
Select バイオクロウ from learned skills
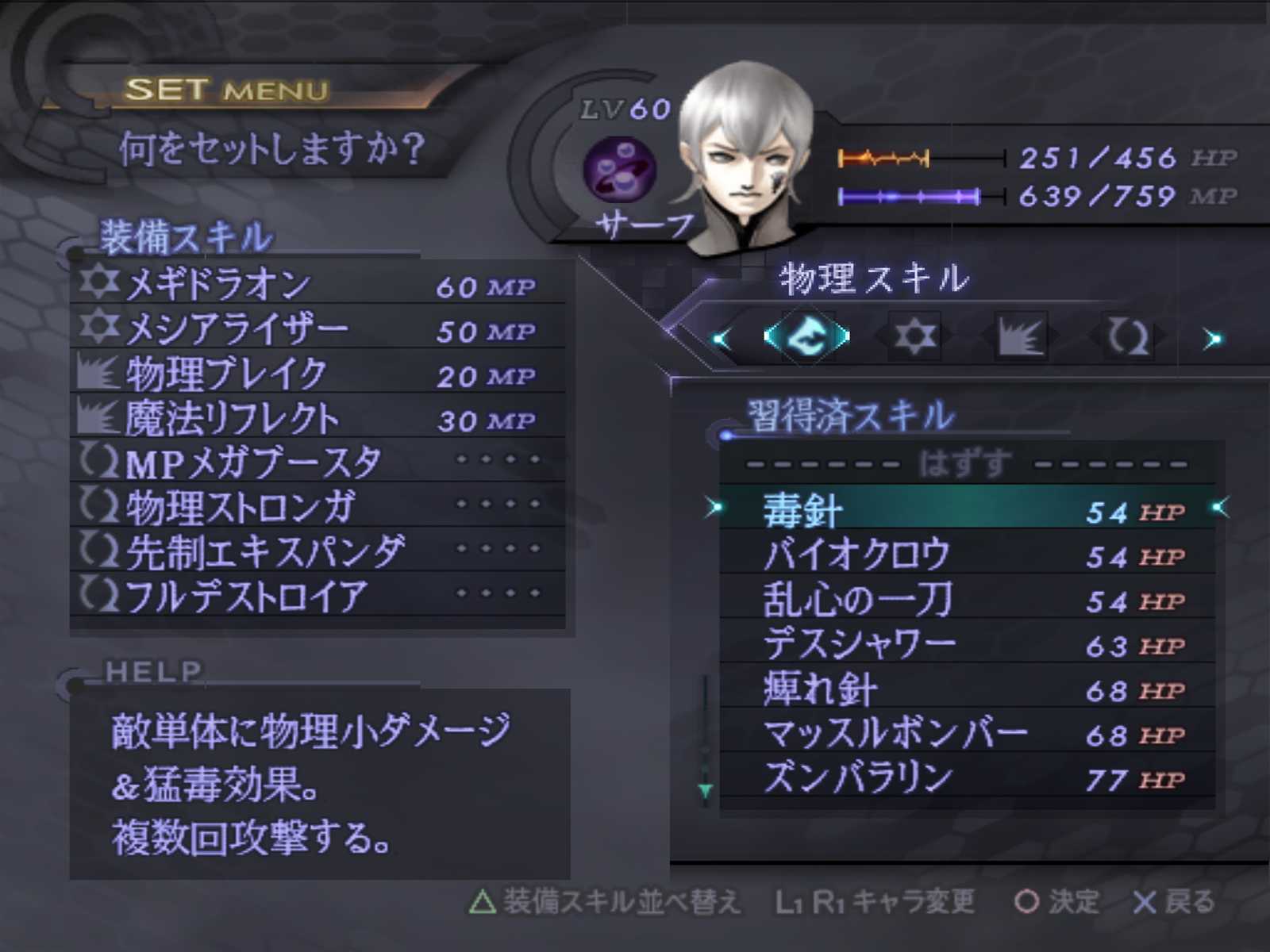click(x=966, y=555)
